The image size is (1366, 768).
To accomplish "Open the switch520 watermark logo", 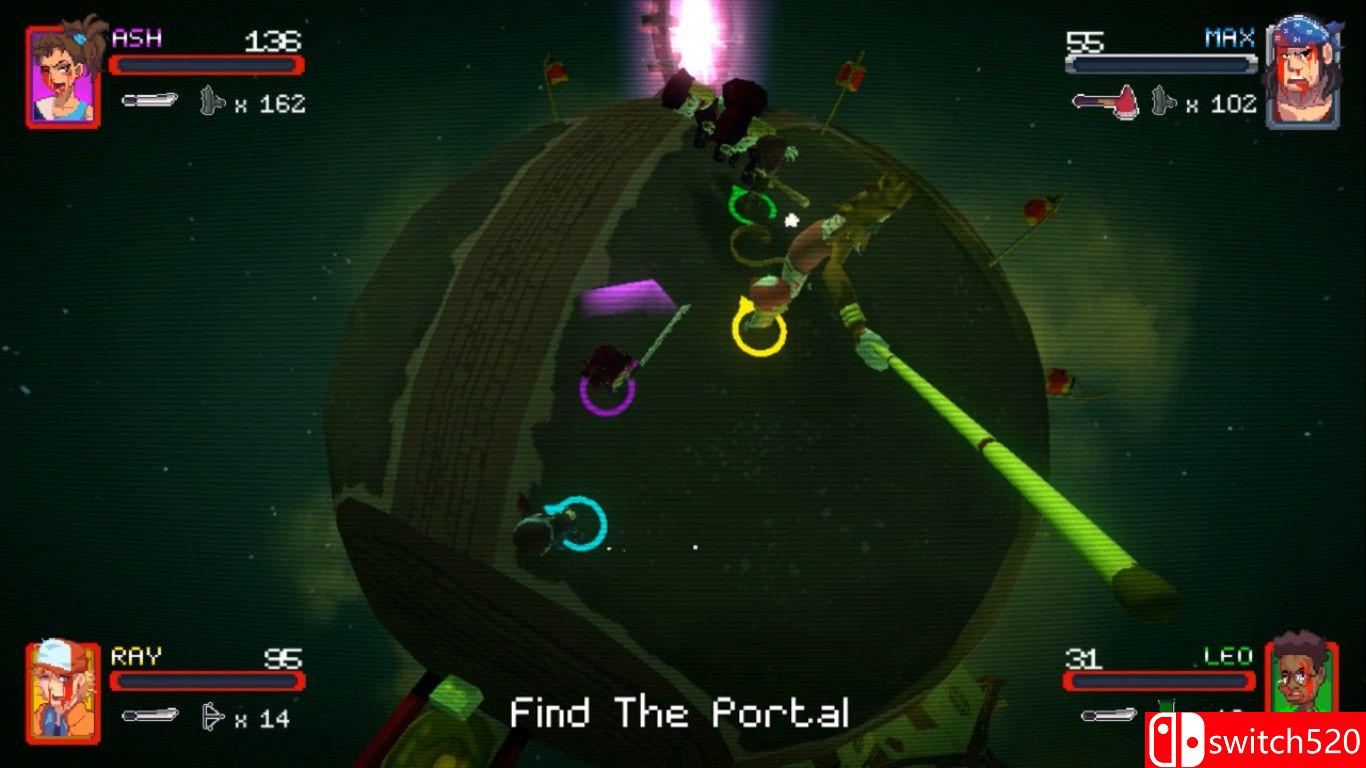I will 1255,740.
